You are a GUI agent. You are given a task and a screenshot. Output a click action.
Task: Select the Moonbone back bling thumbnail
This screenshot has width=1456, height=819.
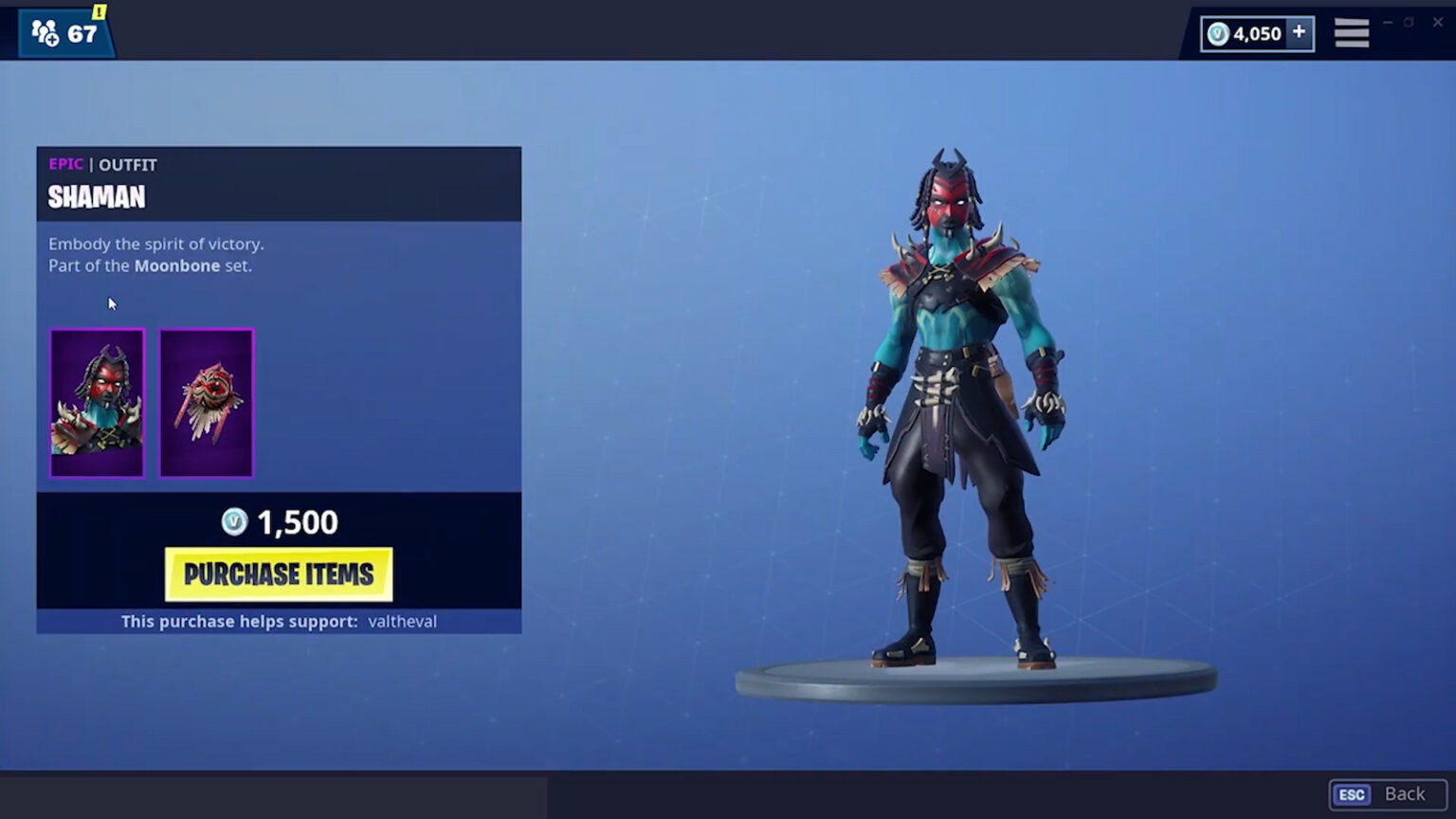click(206, 403)
